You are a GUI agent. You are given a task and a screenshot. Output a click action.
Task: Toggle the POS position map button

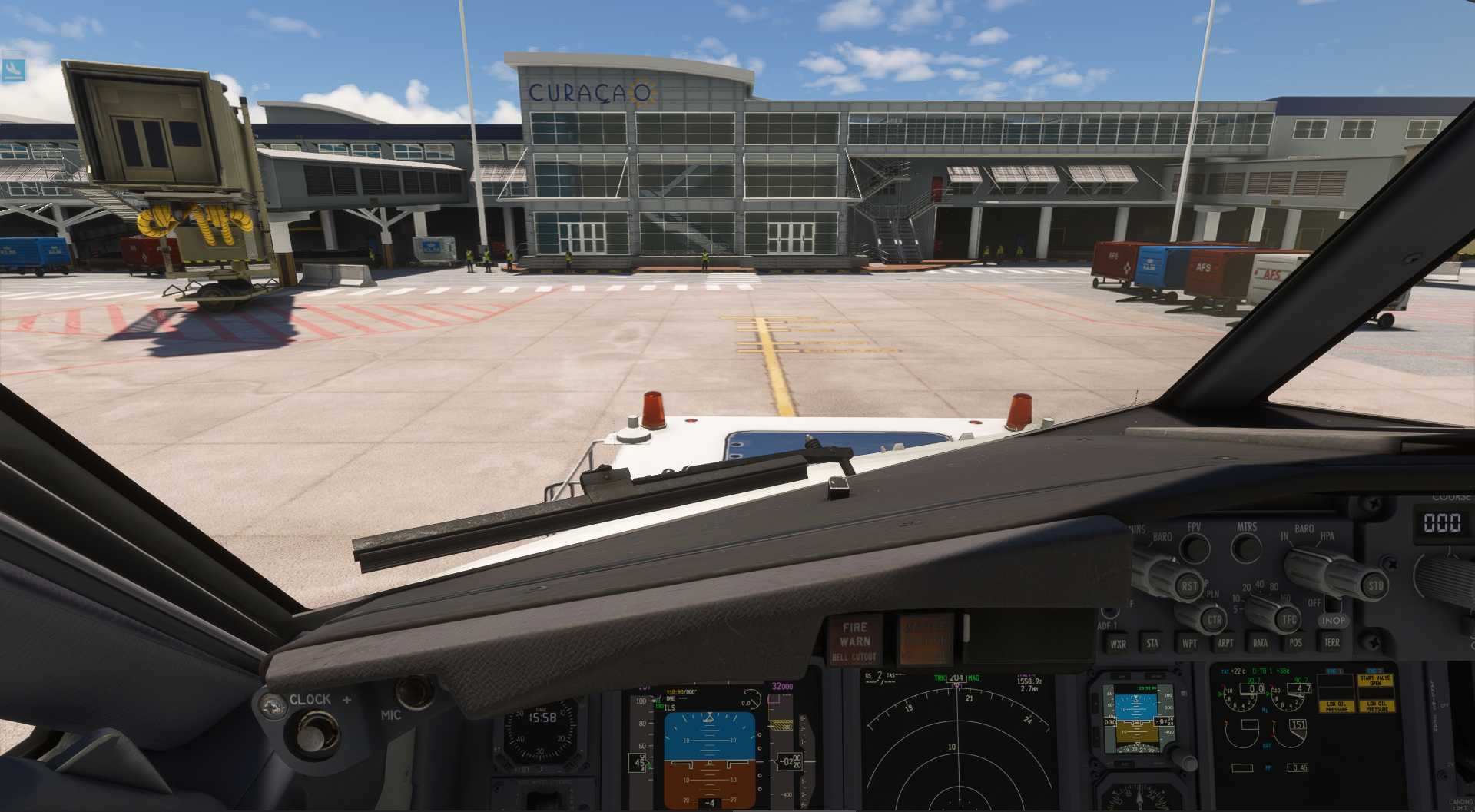pos(1296,642)
